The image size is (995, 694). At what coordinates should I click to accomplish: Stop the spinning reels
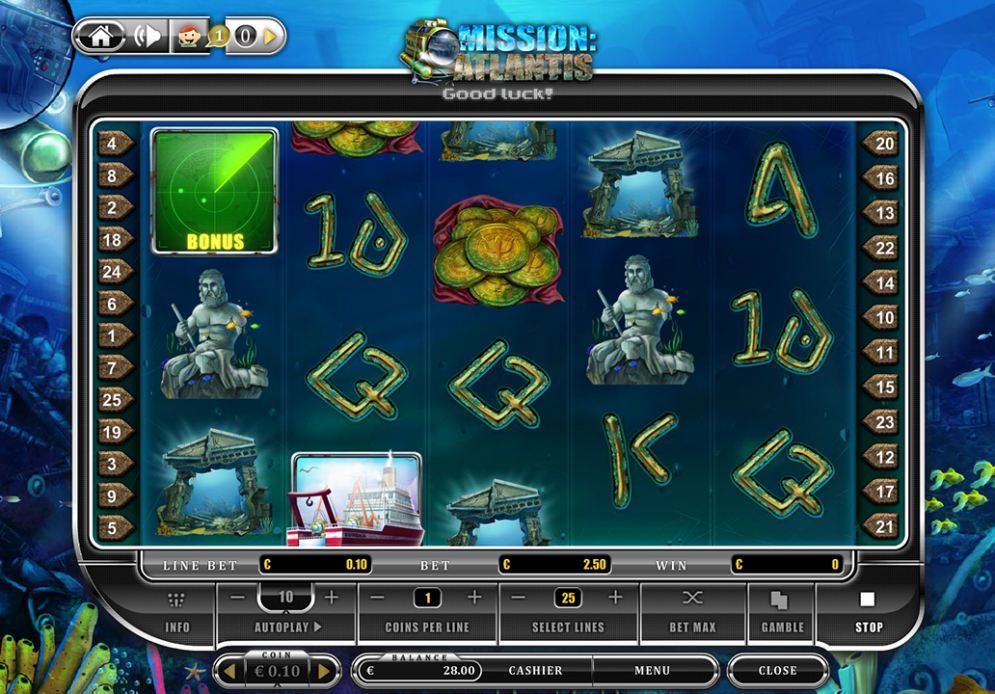tap(867, 612)
